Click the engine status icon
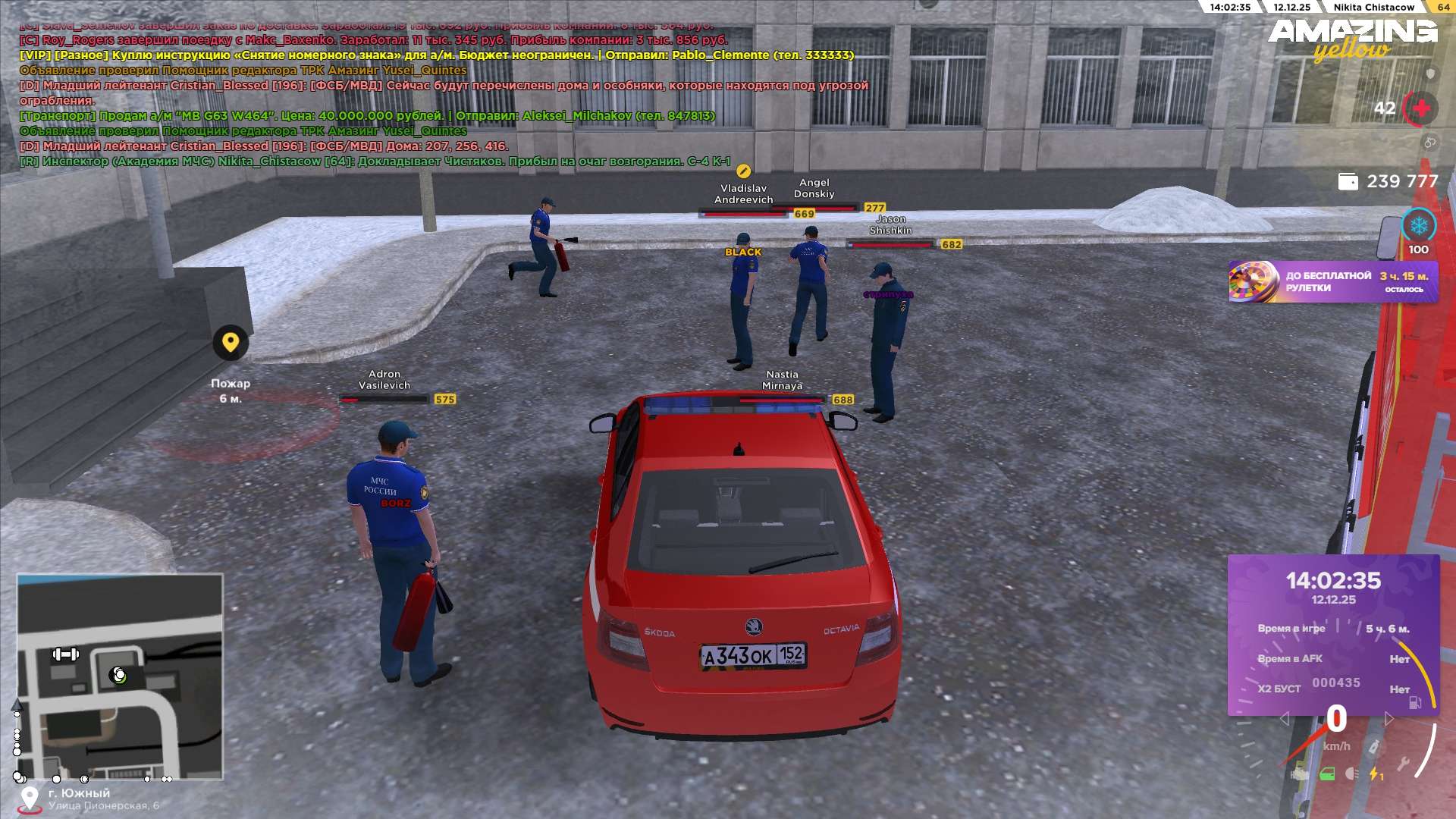Image resolution: width=1456 pixels, height=819 pixels. coord(1300,774)
